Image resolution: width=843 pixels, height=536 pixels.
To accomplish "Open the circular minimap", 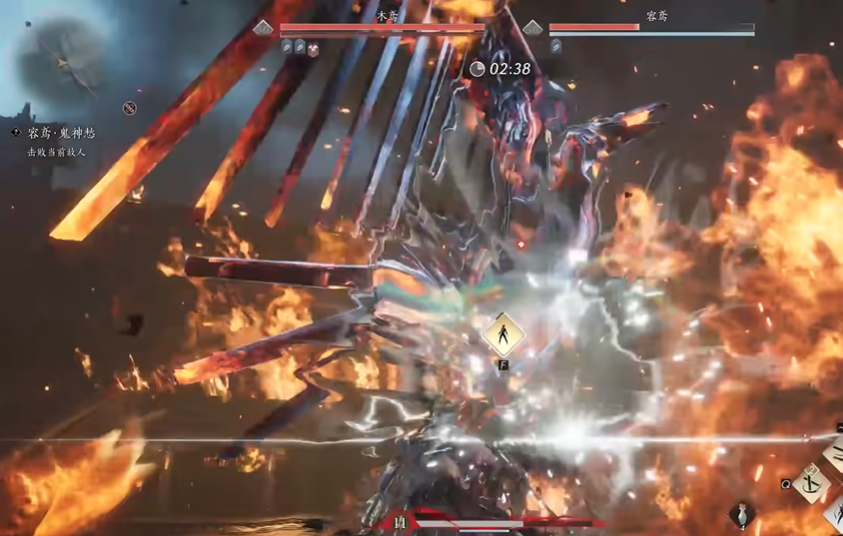I will [x=64, y=60].
